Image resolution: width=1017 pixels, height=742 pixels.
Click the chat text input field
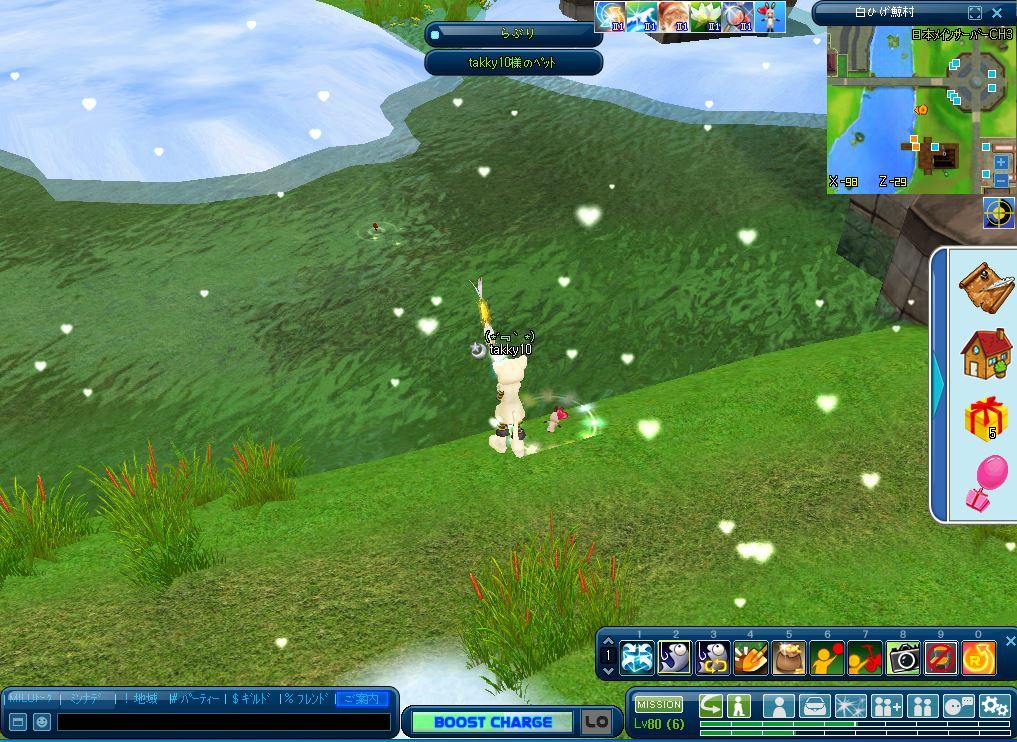[223, 721]
